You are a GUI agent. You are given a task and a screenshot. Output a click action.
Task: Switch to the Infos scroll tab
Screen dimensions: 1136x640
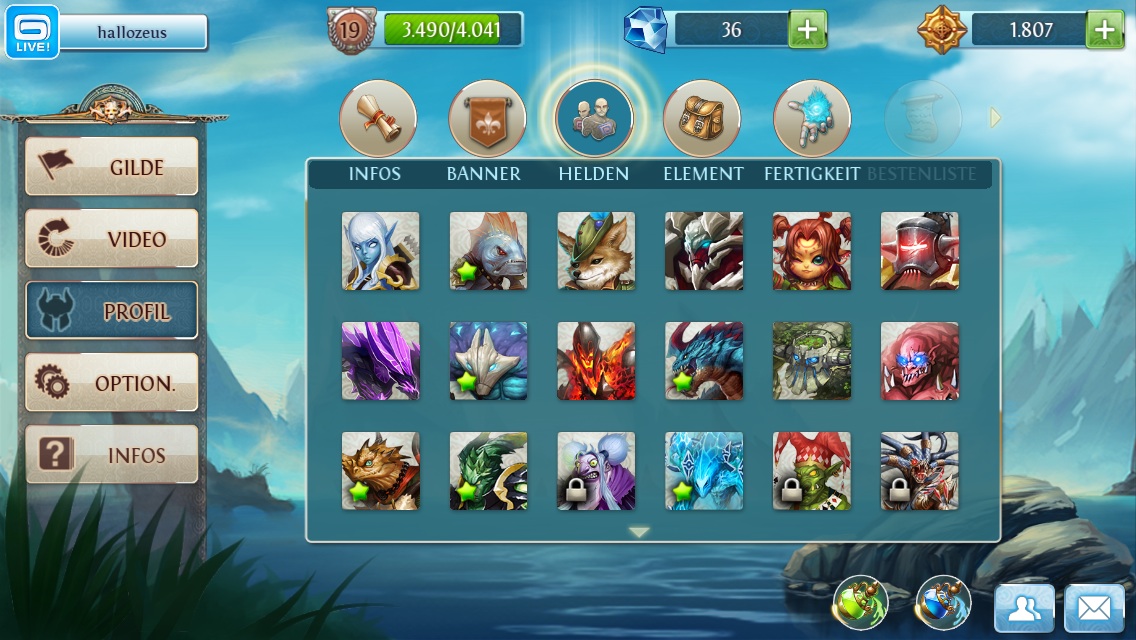click(x=377, y=119)
